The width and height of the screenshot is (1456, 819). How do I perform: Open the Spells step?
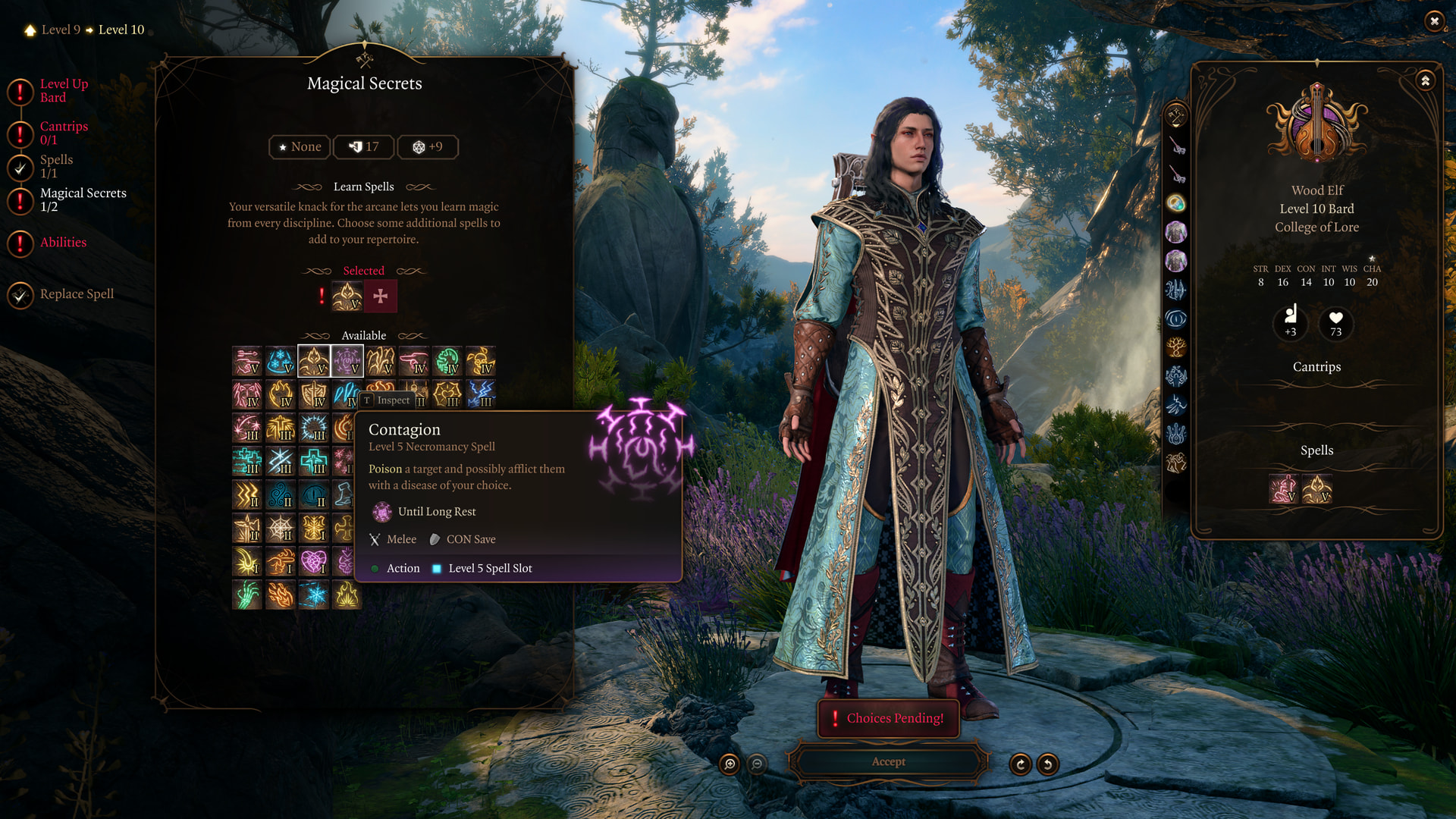pyautogui.click(x=55, y=166)
